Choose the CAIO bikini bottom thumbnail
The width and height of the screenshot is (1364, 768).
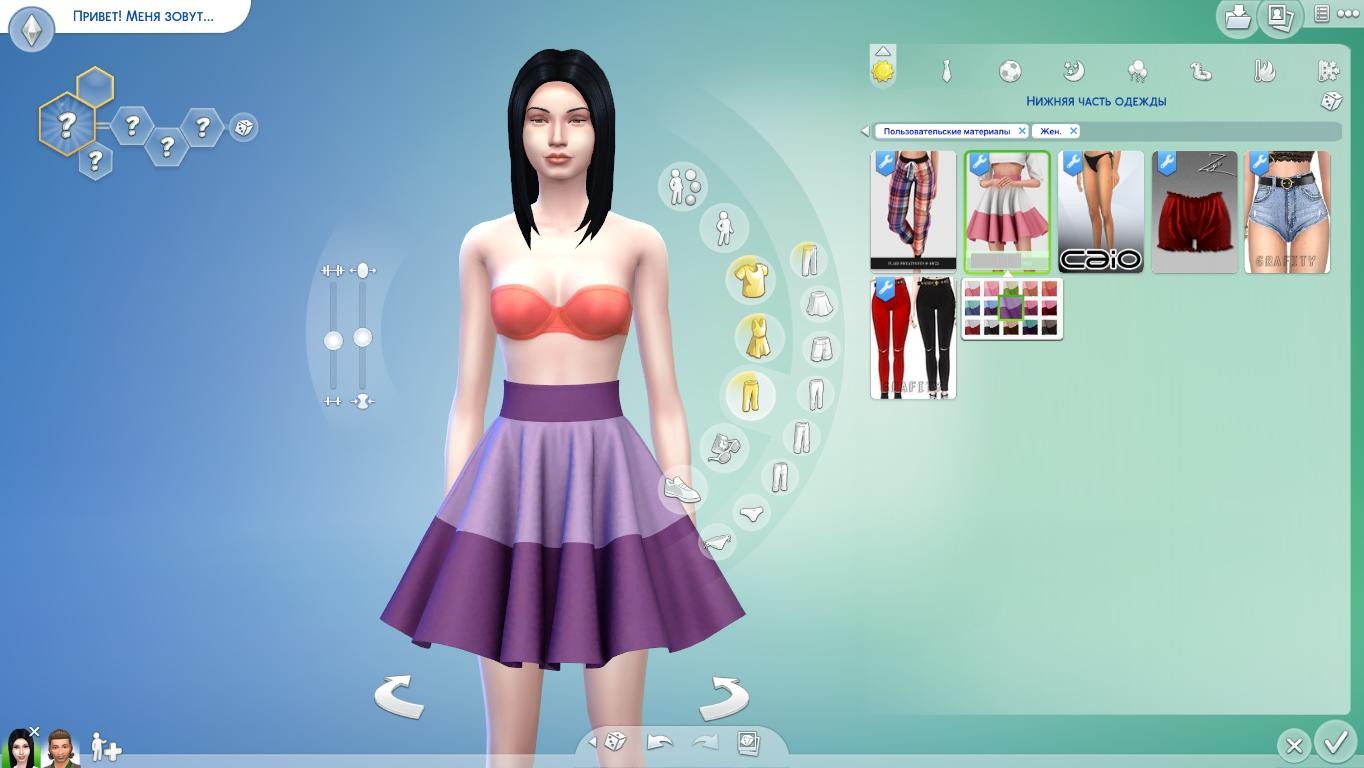1100,212
